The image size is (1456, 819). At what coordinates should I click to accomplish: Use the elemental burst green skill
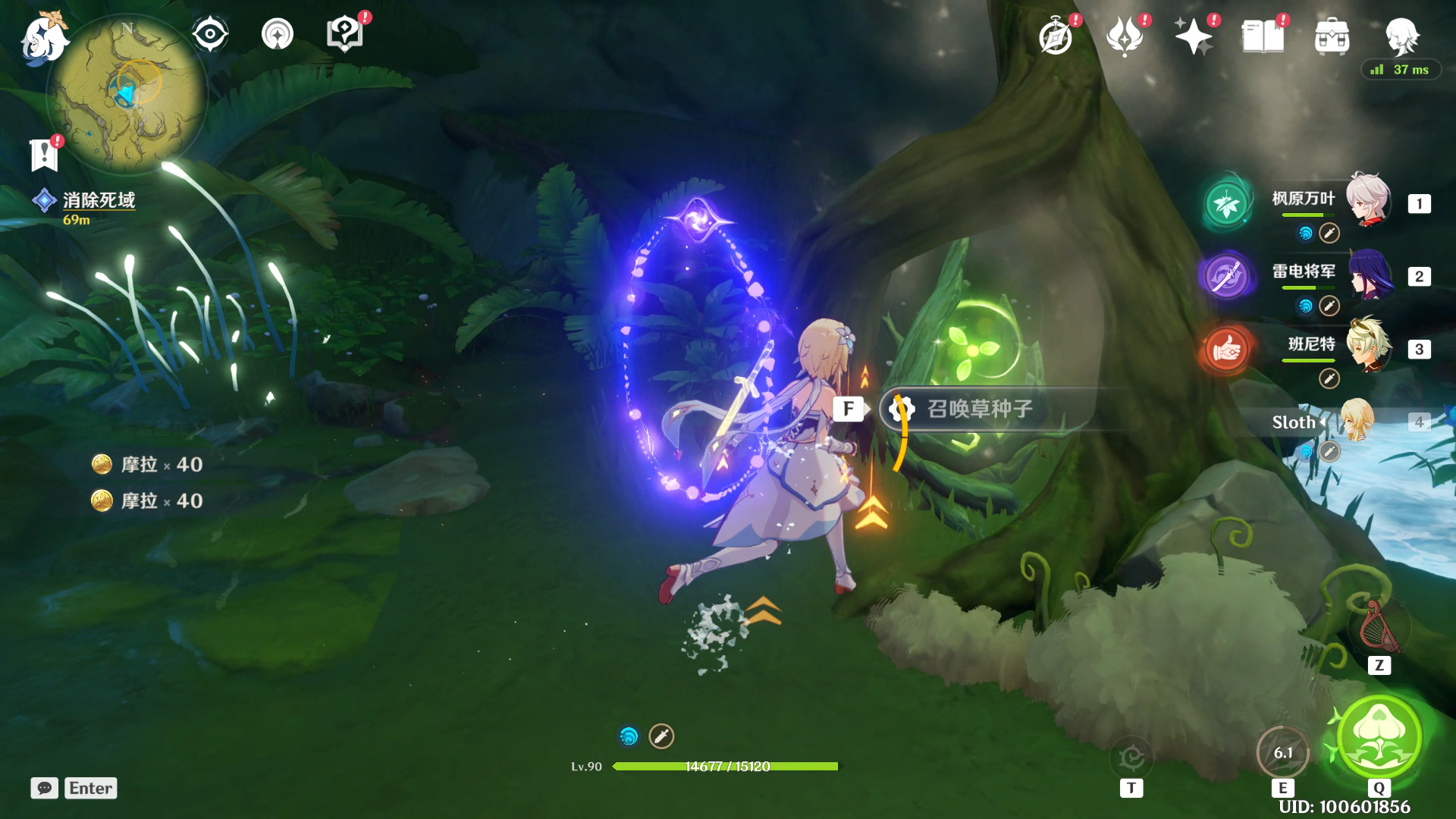pos(1379,736)
